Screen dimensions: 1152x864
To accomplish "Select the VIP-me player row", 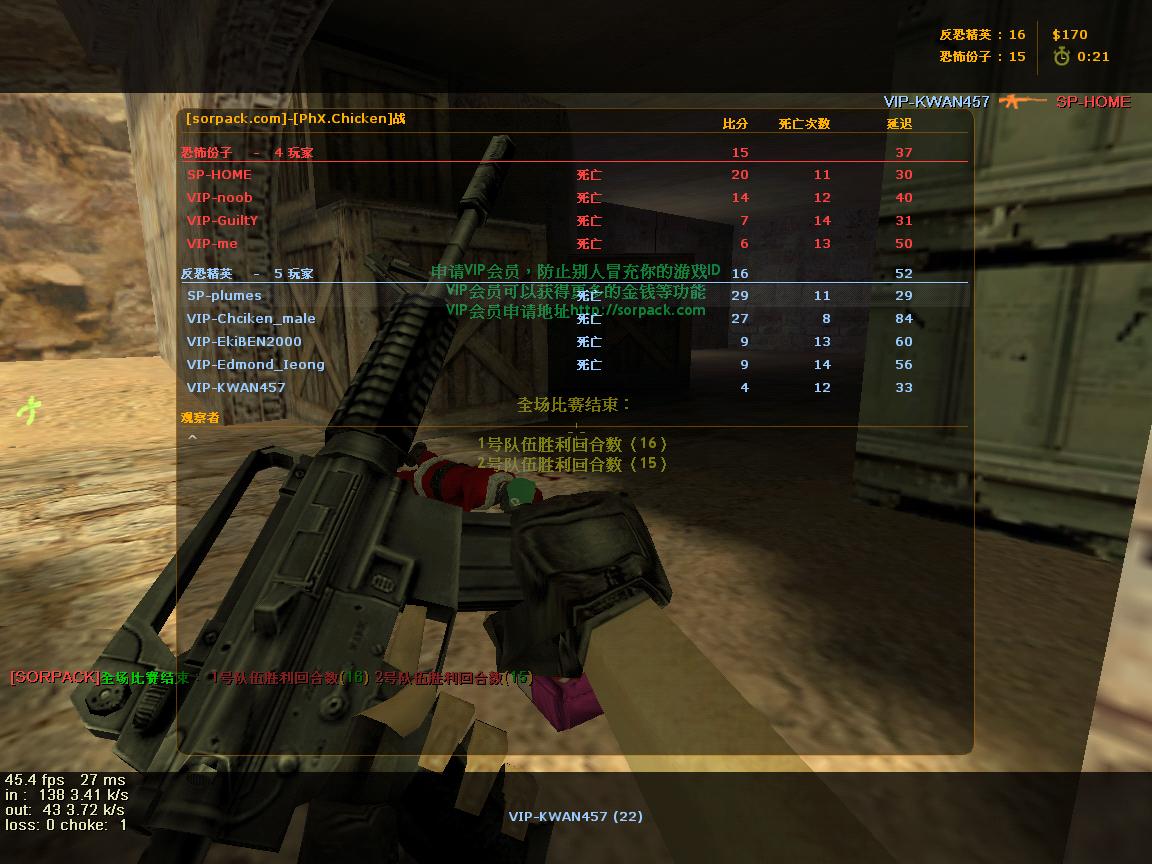I will coord(212,244).
